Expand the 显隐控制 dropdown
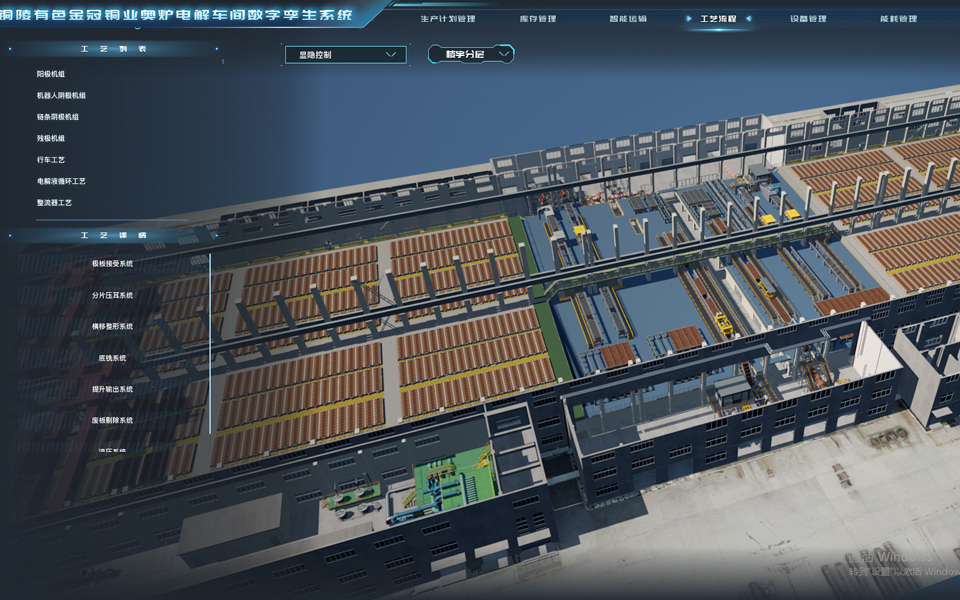This screenshot has width=960, height=600. 345,55
